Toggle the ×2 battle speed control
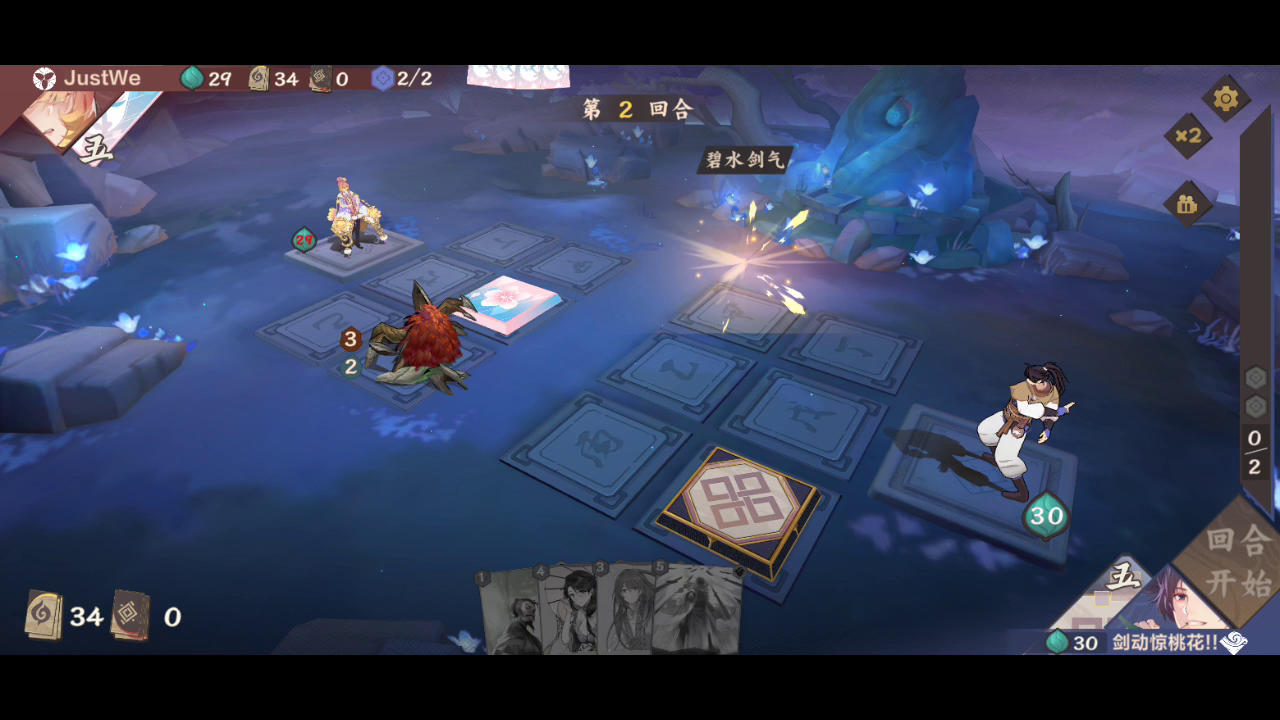Screen dimensions: 1280x720 (x=1189, y=134)
